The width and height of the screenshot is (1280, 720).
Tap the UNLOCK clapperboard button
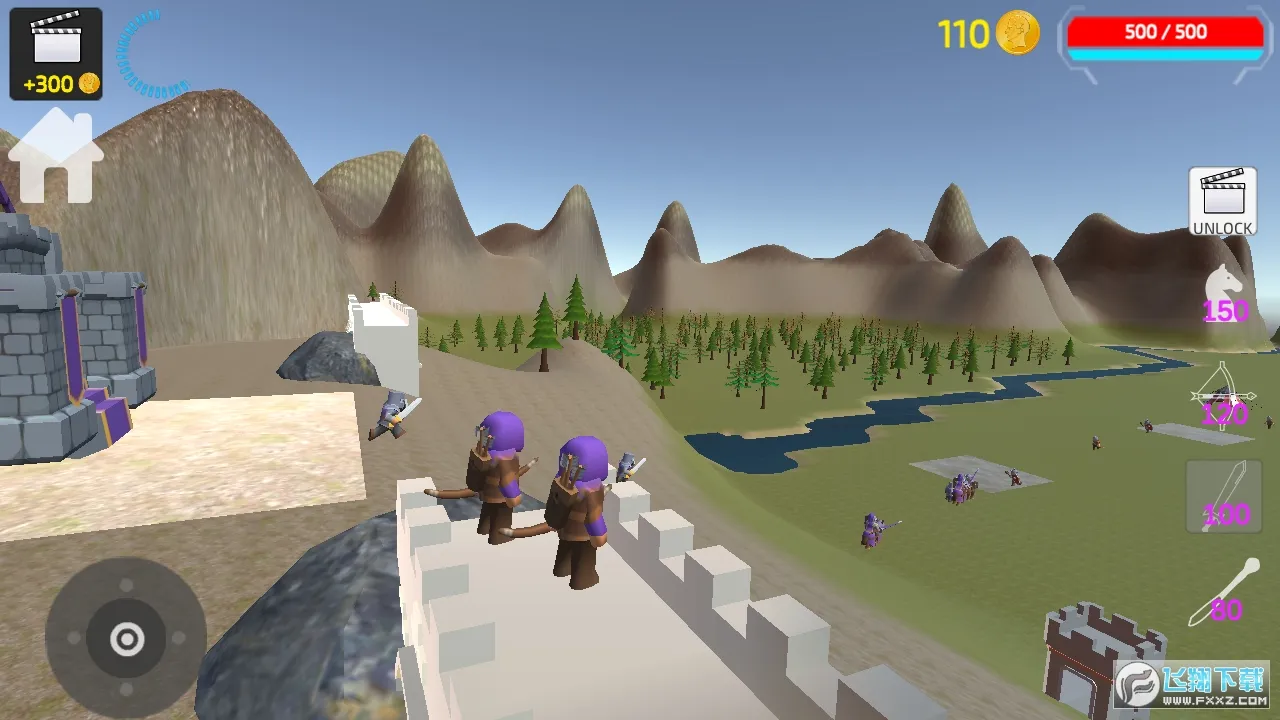(x=1222, y=202)
